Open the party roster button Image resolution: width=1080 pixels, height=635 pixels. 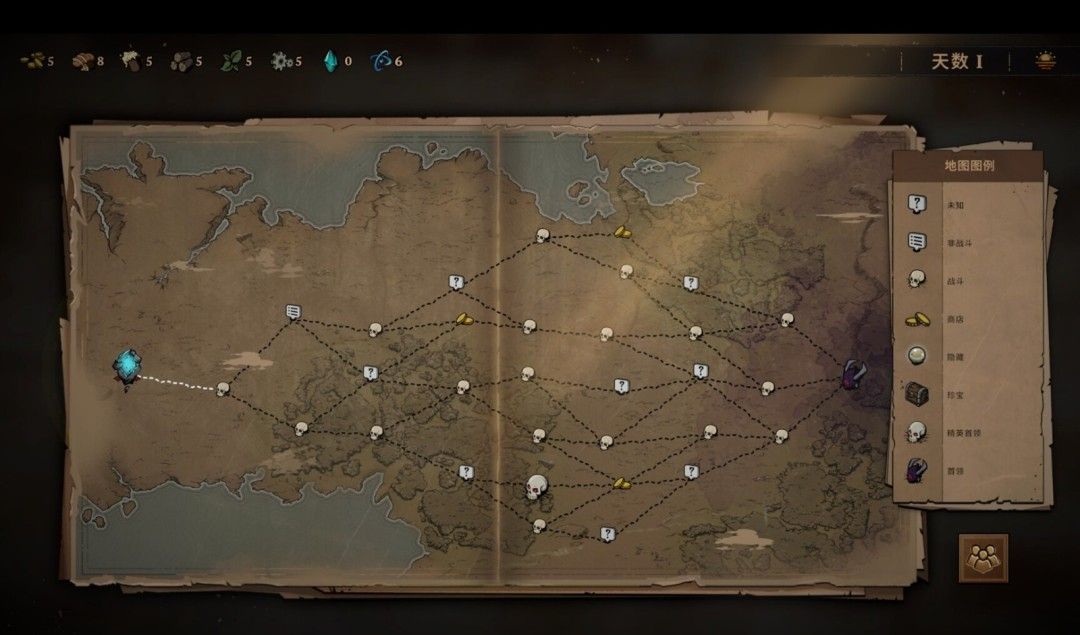pos(983,557)
